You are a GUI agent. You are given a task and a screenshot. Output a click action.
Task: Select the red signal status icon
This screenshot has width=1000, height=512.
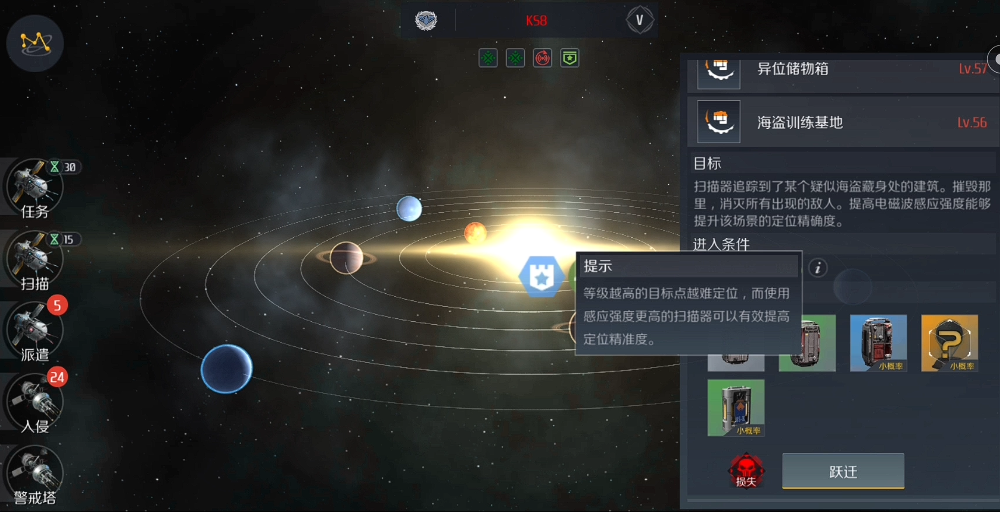(x=542, y=58)
